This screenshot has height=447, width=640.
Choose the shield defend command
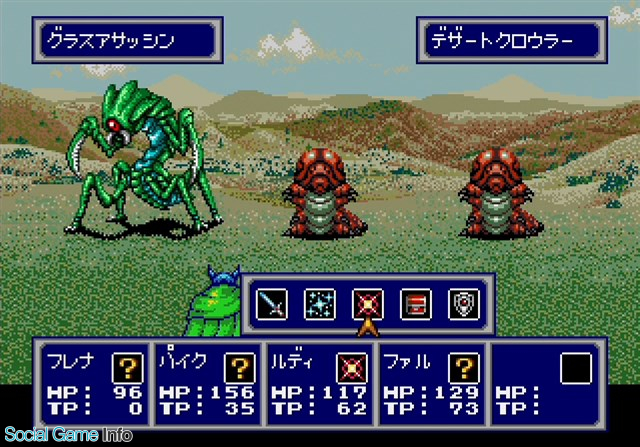click(462, 303)
